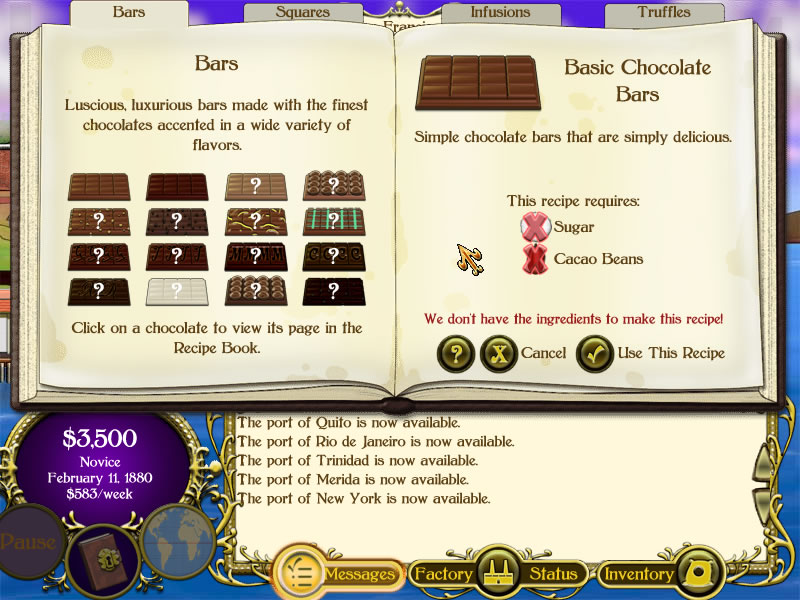
Task: Select the dark chocolate bar thumbnail
Action: click(x=177, y=186)
